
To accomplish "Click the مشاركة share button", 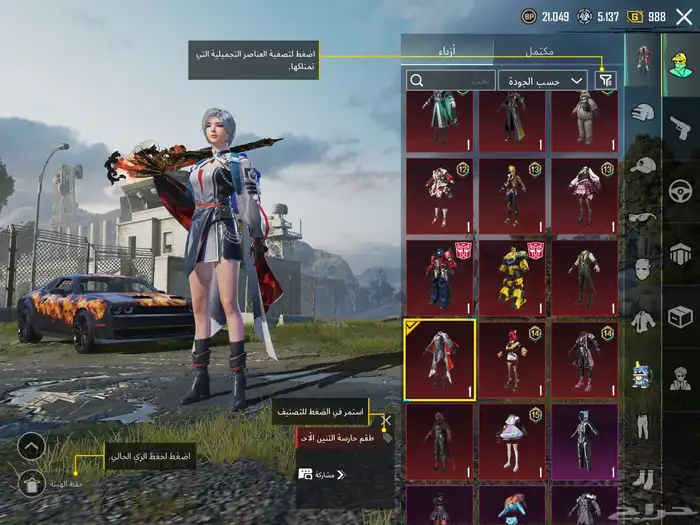I will (316, 474).
